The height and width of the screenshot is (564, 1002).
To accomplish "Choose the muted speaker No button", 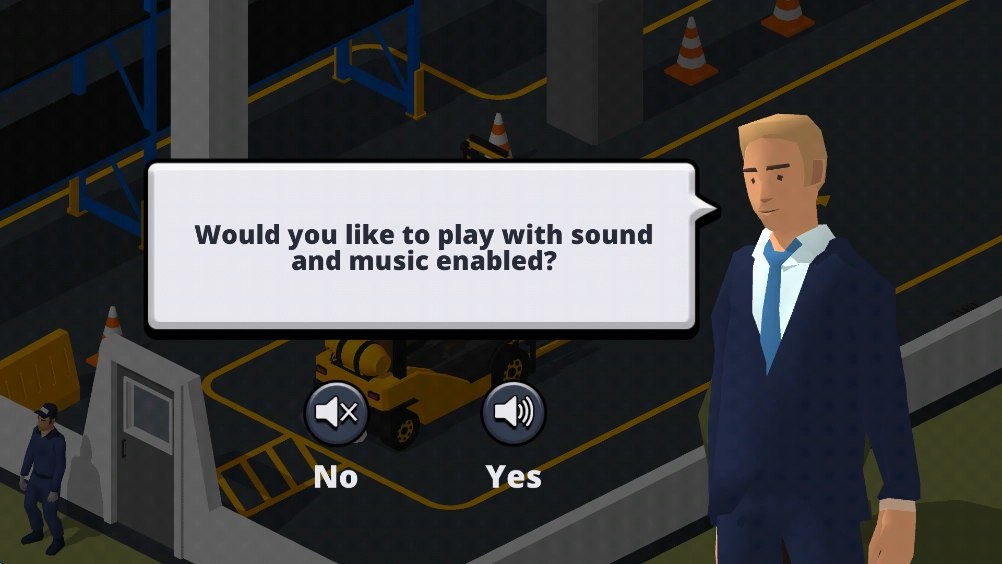I will 336,413.
